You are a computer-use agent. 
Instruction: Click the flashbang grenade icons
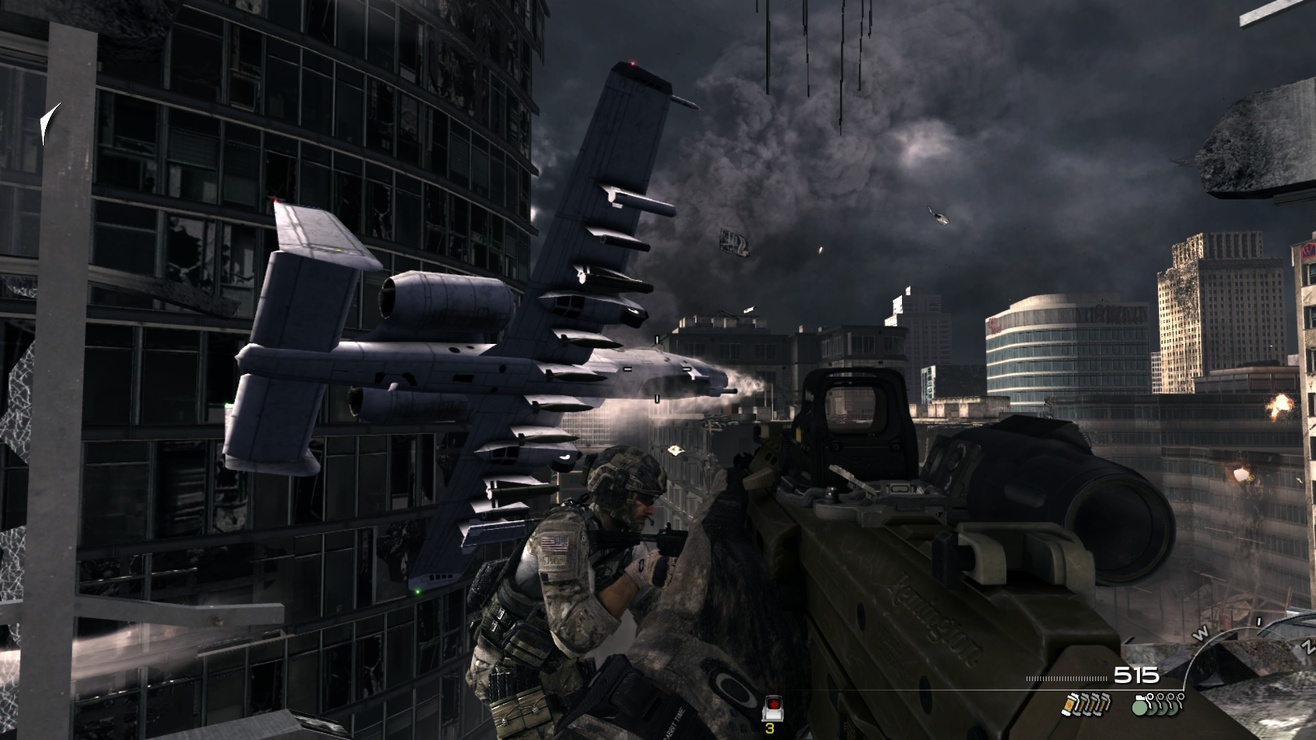[1085, 704]
